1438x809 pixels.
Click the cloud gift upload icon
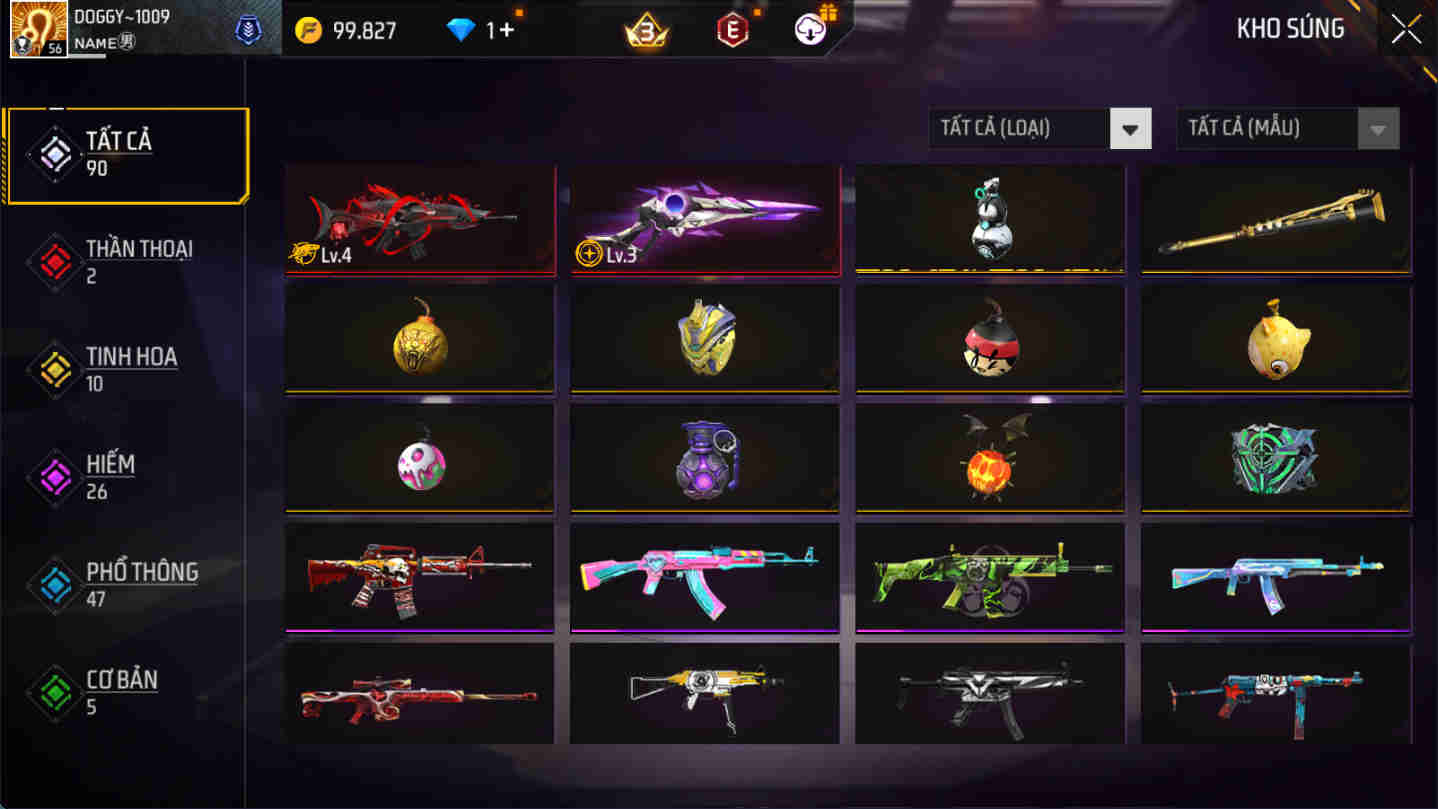[x=808, y=30]
